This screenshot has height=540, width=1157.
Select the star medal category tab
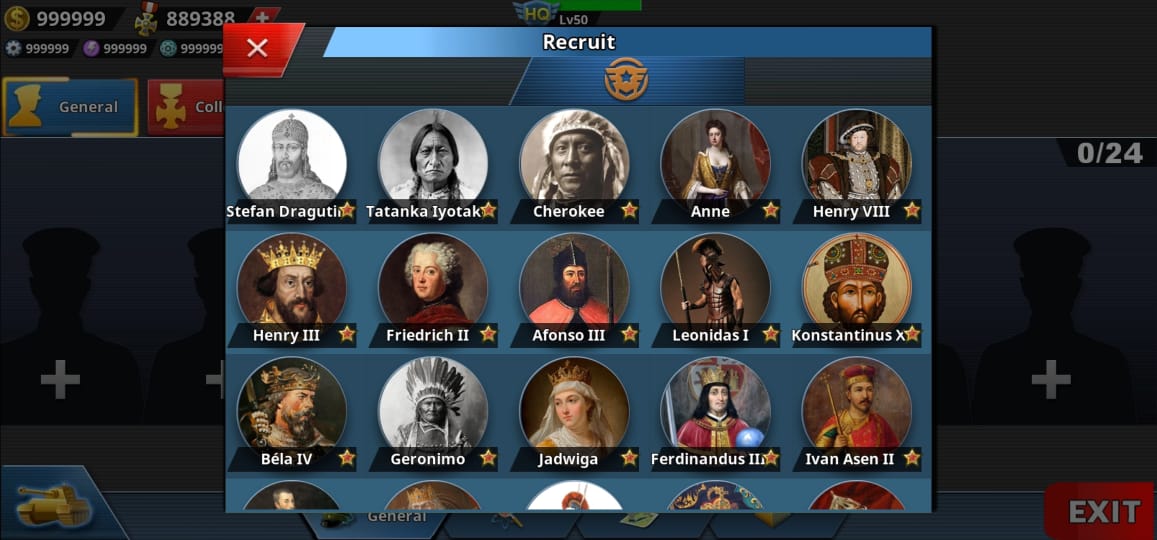click(x=626, y=80)
